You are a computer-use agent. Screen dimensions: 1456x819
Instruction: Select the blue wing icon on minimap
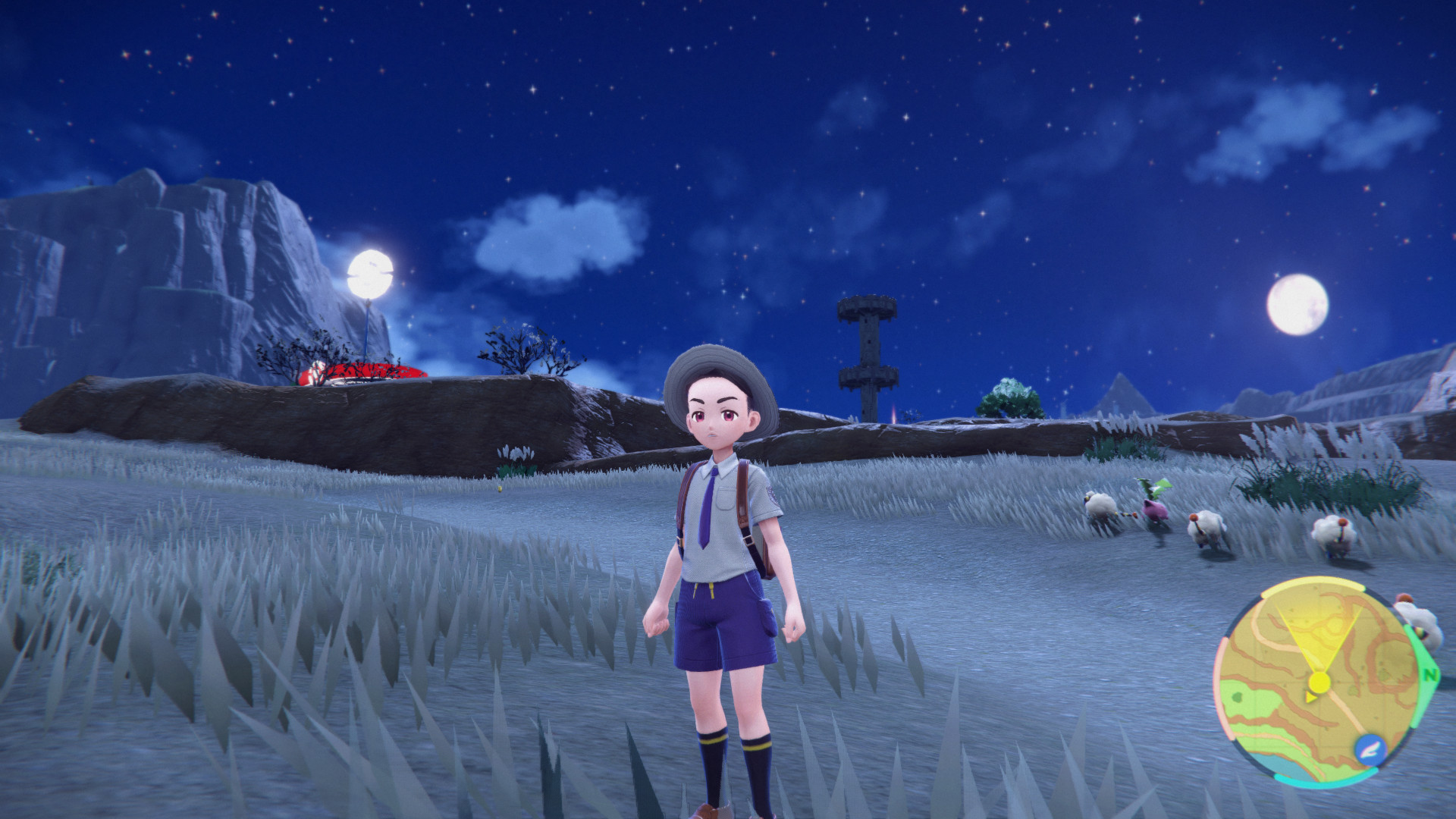tap(1371, 748)
